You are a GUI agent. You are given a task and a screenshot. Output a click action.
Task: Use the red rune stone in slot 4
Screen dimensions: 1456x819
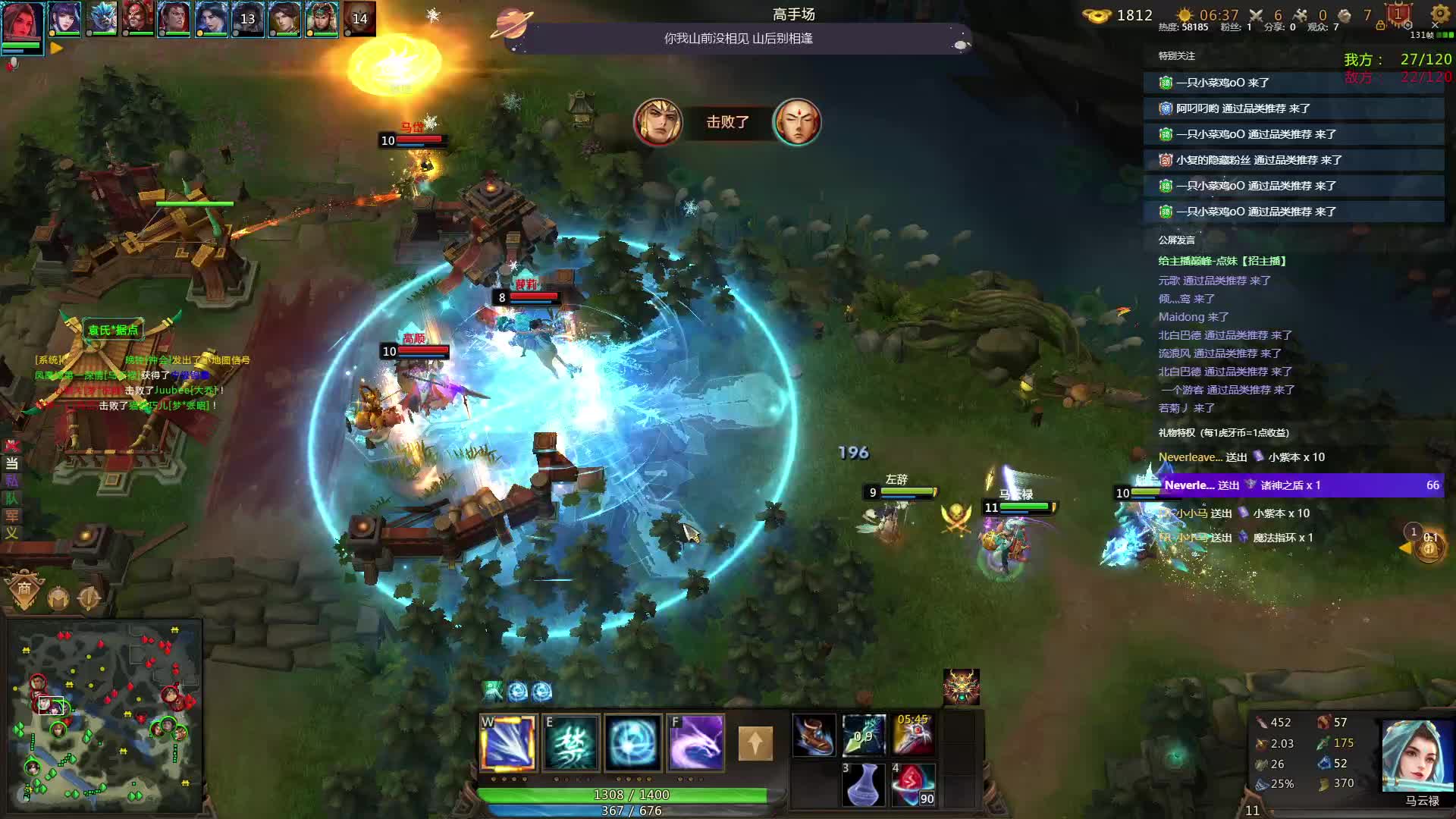(x=913, y=784)
